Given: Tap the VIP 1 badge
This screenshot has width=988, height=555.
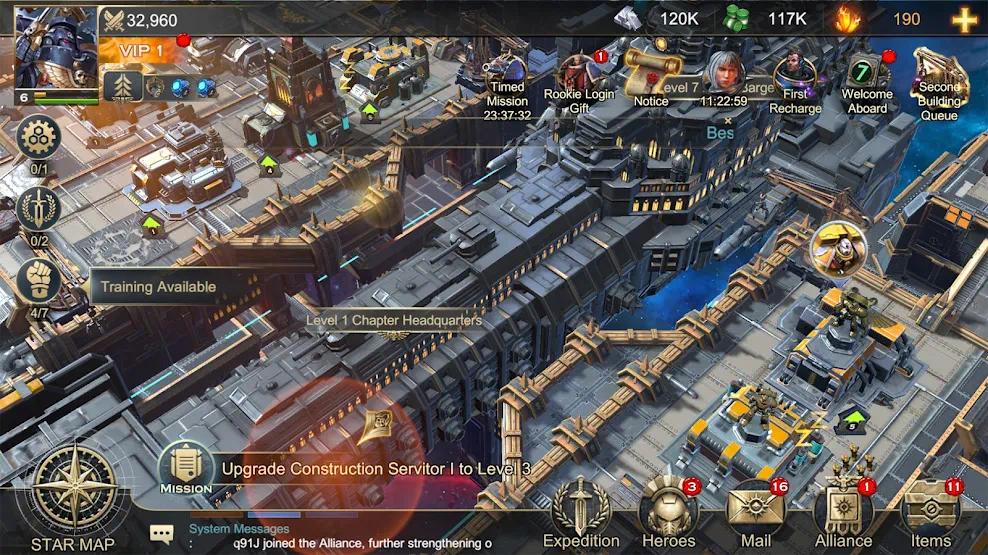Looking at the screenshot, I should click(x=142, y=50).
